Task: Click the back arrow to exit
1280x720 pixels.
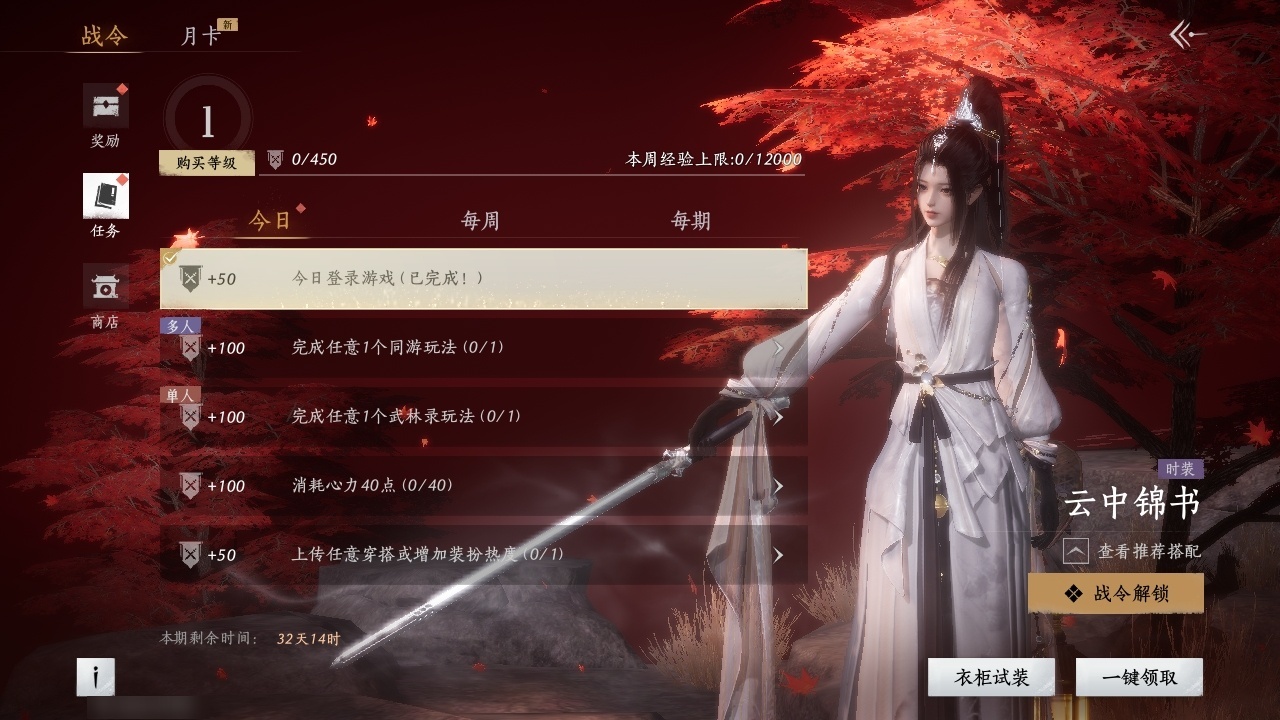Action: (1187, 35)
